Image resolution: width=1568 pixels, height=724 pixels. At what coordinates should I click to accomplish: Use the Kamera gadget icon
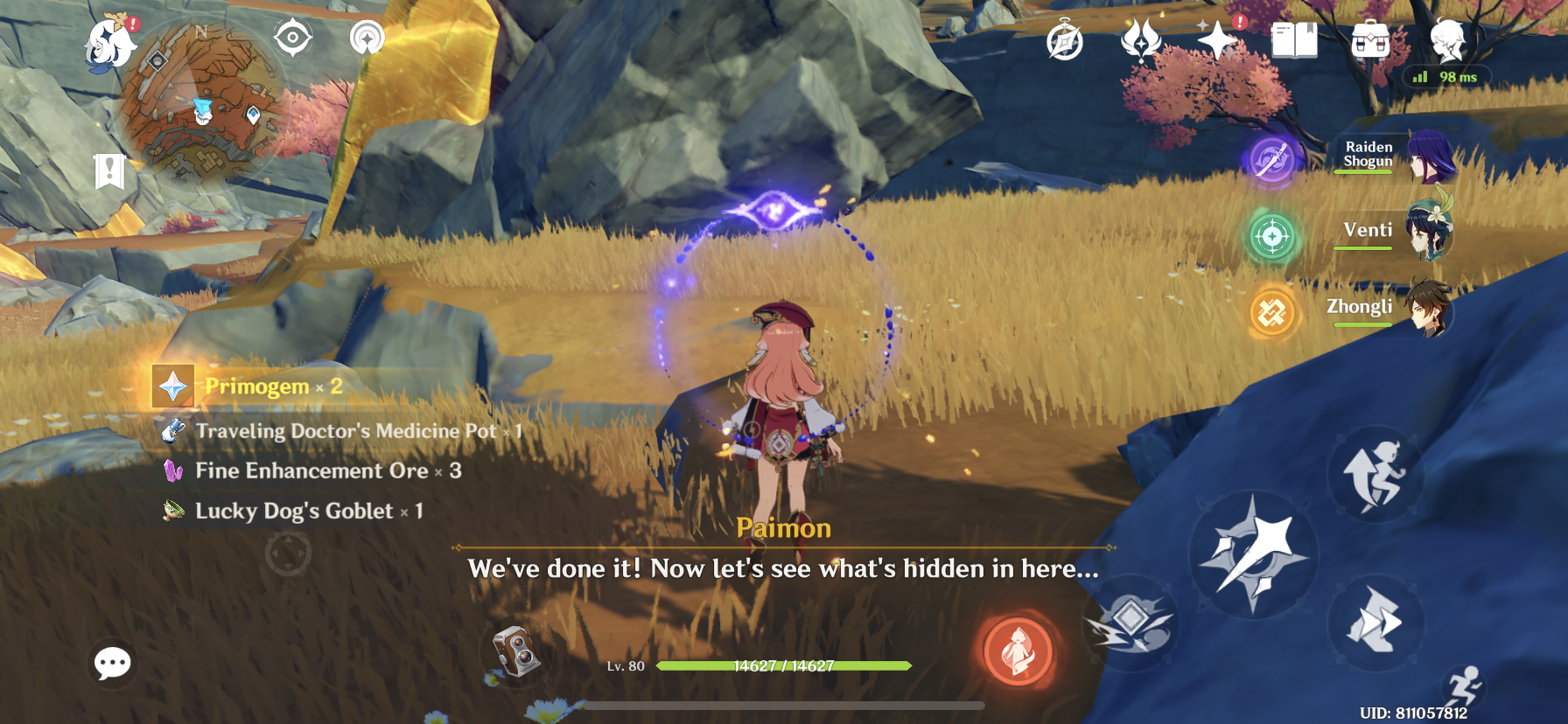coord(516,652)
